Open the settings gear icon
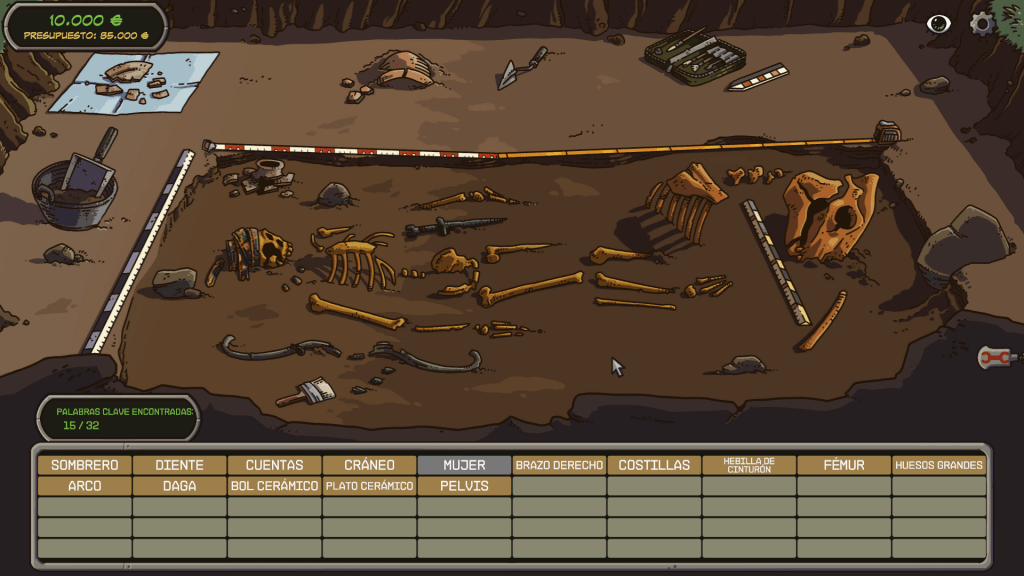Viewport: 1024px width, 576px height. click(x=983, y=24)
